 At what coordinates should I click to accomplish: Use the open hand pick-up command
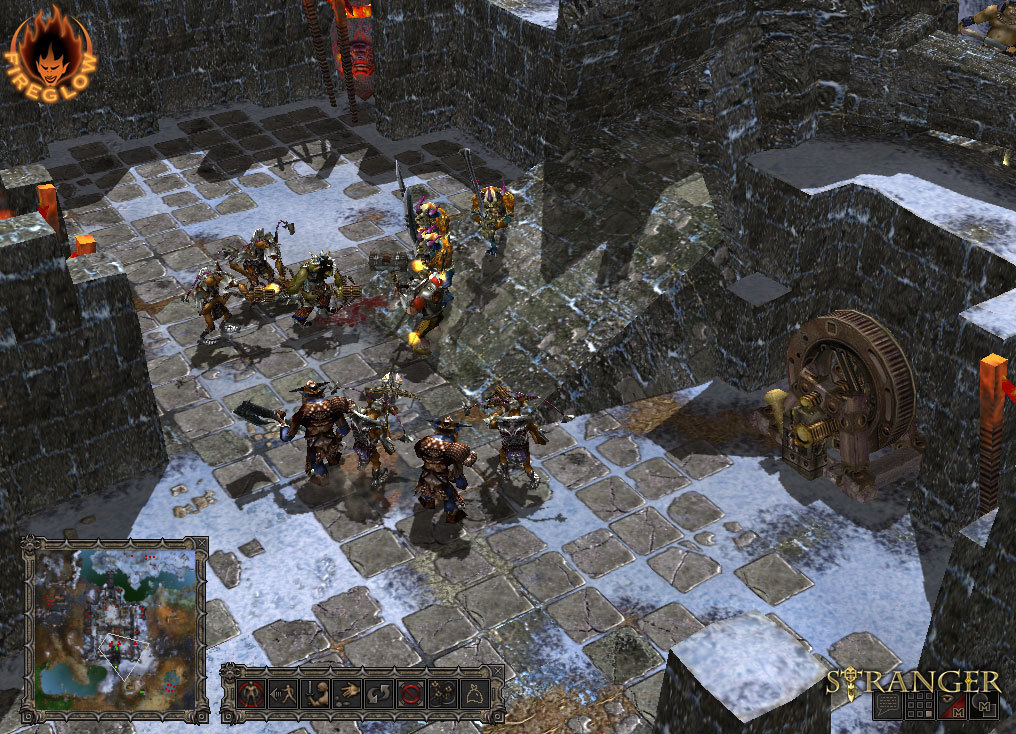[347, 693]
